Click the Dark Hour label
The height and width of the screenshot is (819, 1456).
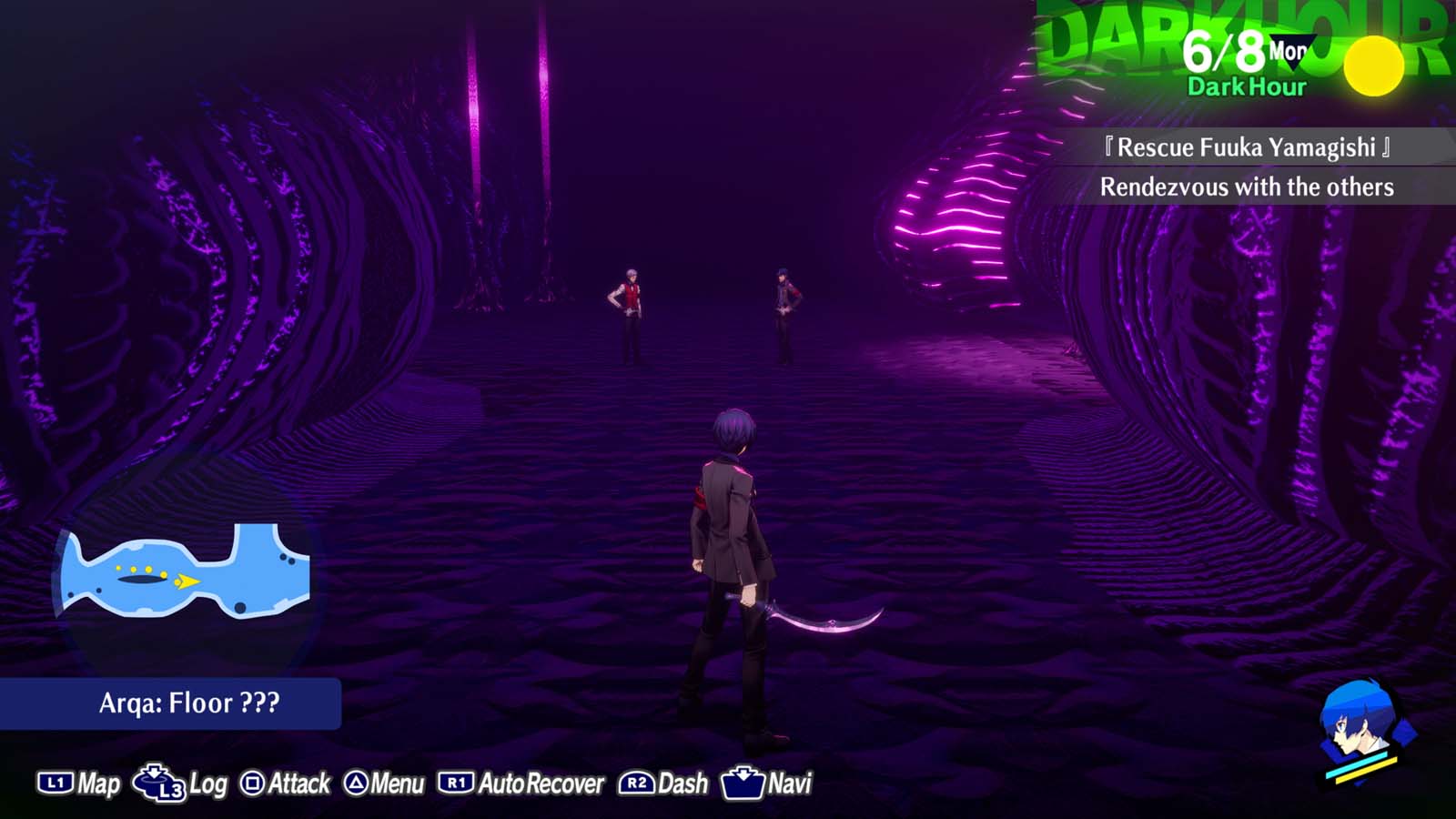(x=1245, y=89)
